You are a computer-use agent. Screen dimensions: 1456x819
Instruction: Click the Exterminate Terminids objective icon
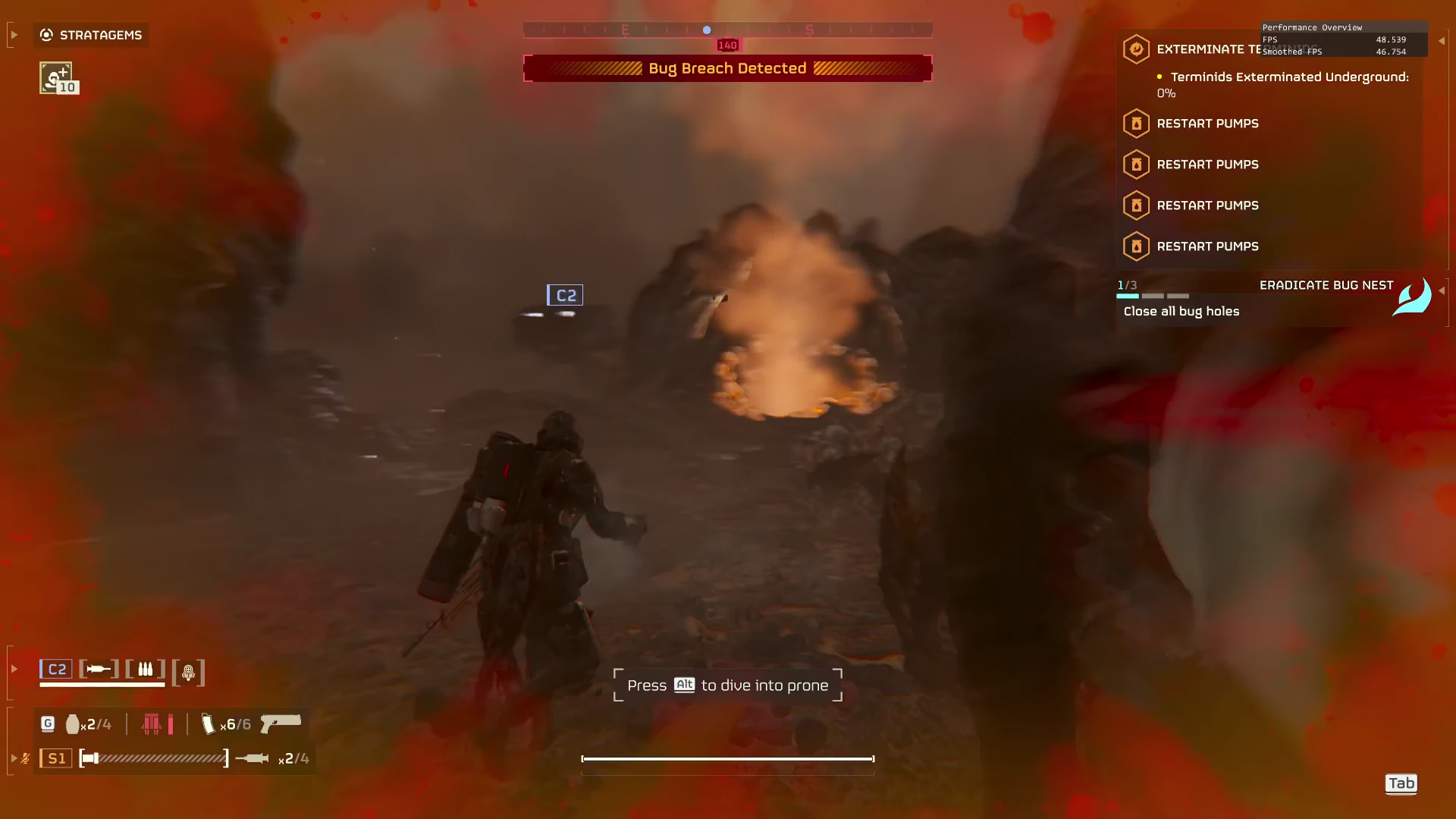[1136, 49]
